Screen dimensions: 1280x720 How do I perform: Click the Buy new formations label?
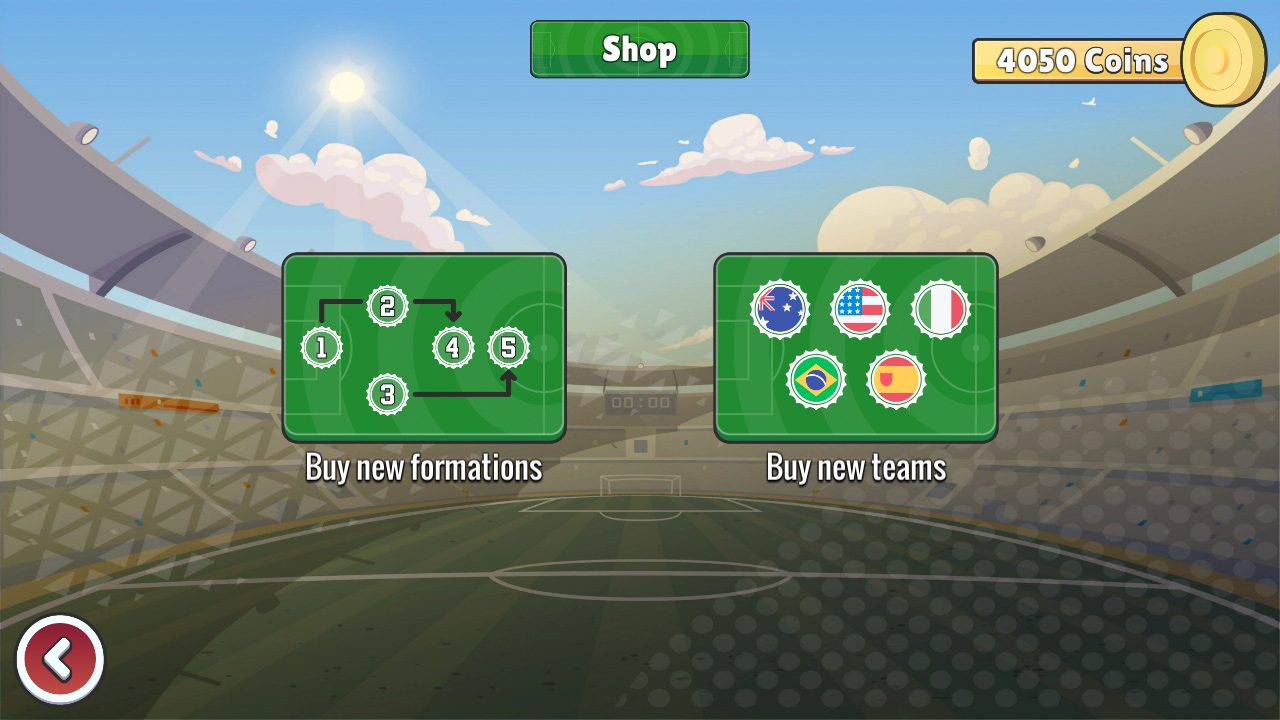point(424,466)
